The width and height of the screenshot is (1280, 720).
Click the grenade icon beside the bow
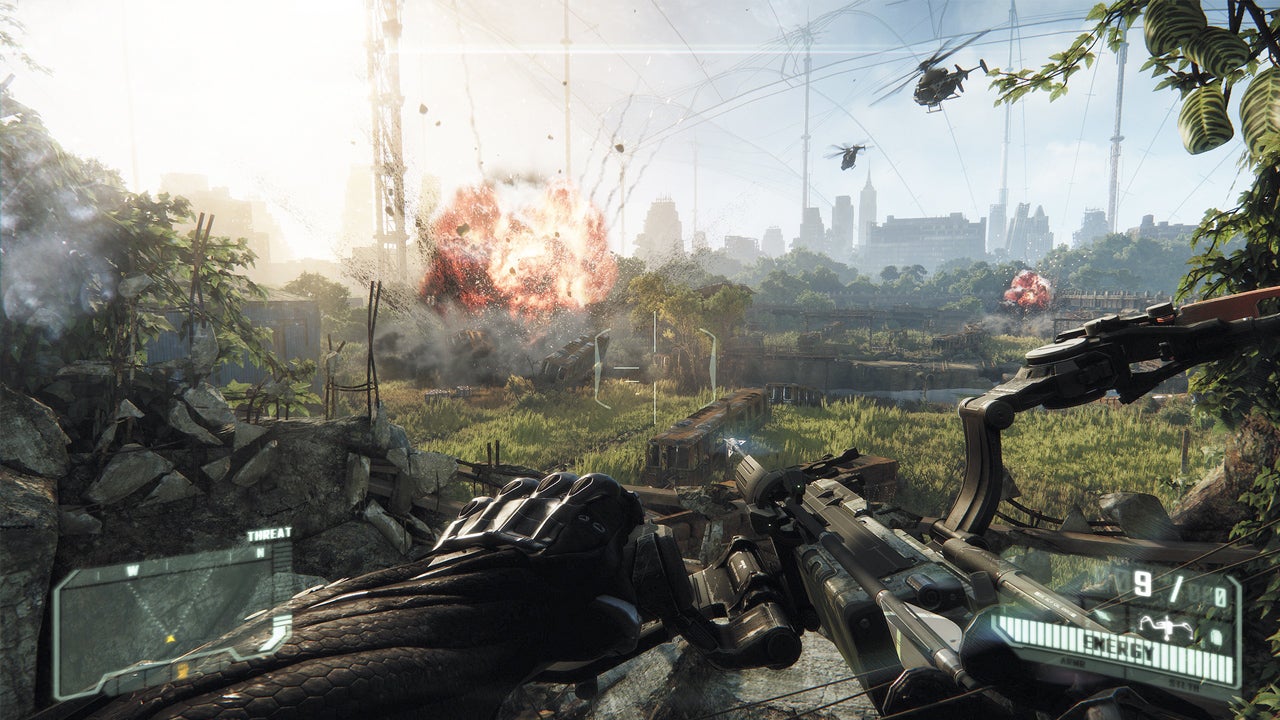coord(1216,636)
